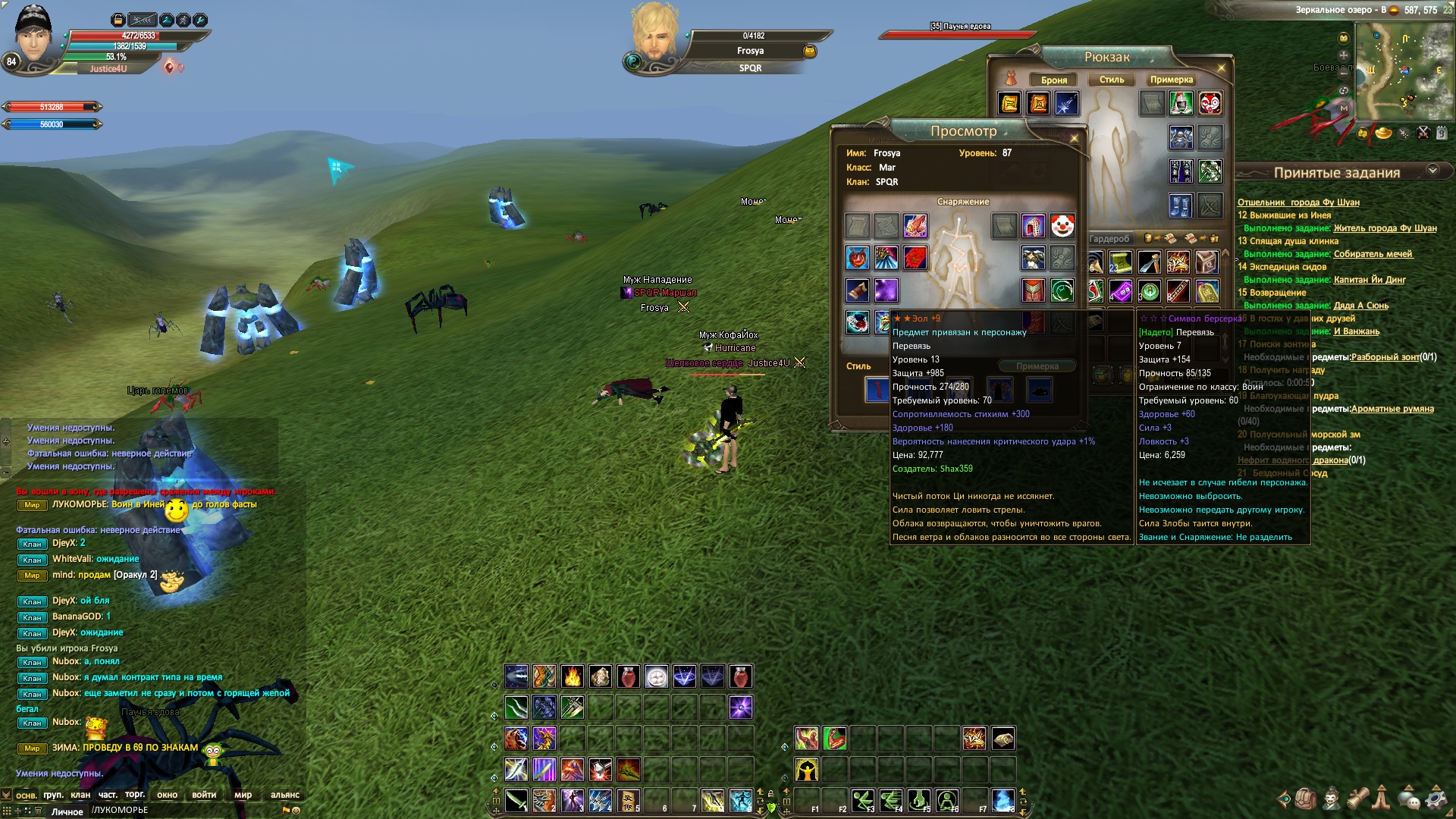Screen dimensions: 1456x819
Task: Open the клан chat tab
Action: (x=80, y=795)
